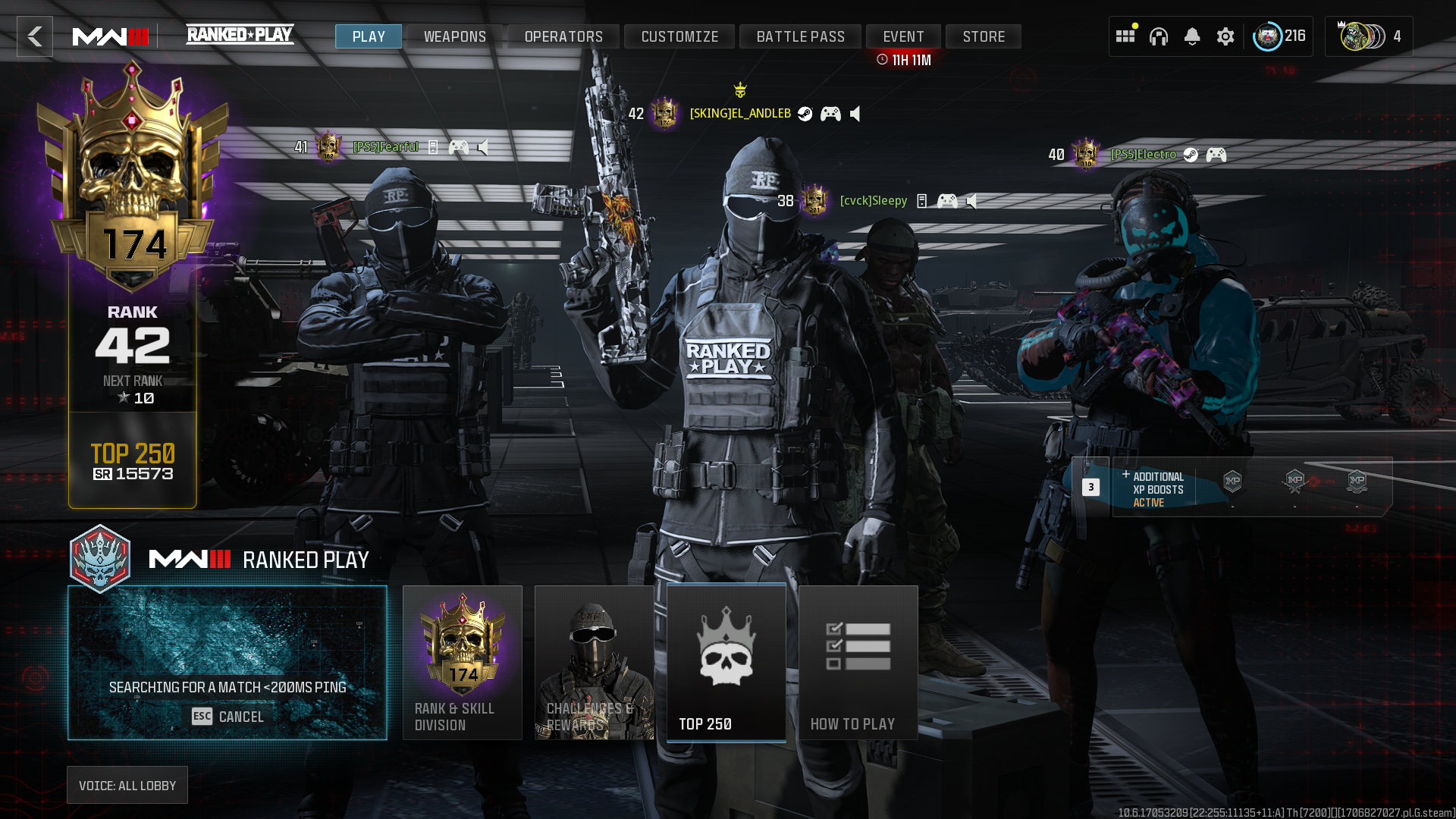Toggle voice chat for [cvck]Sleepy
Viewport: 1456px width, 819px height.
(x=971, y=201)
